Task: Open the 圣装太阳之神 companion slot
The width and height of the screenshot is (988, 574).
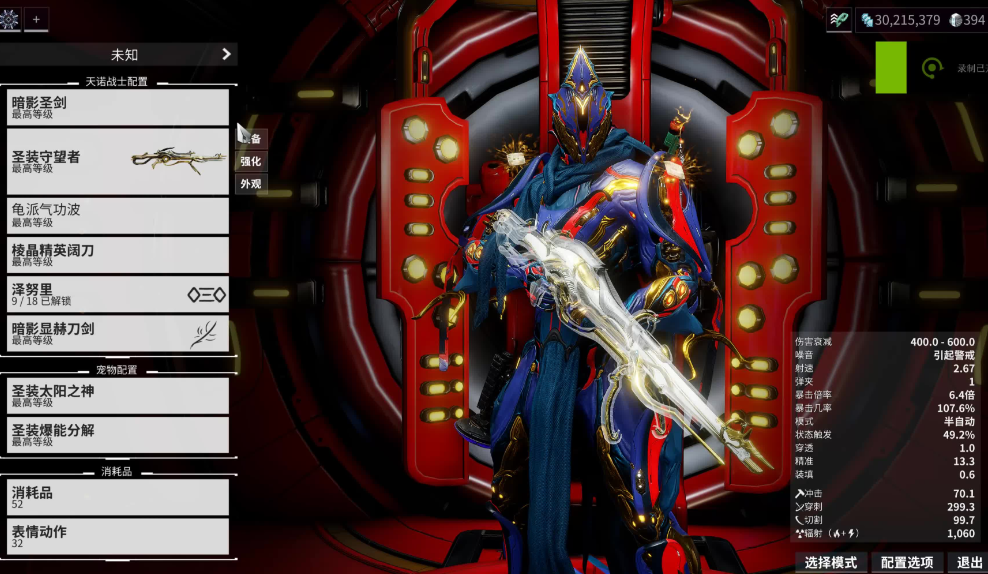Action: click(x=118, y=395)
